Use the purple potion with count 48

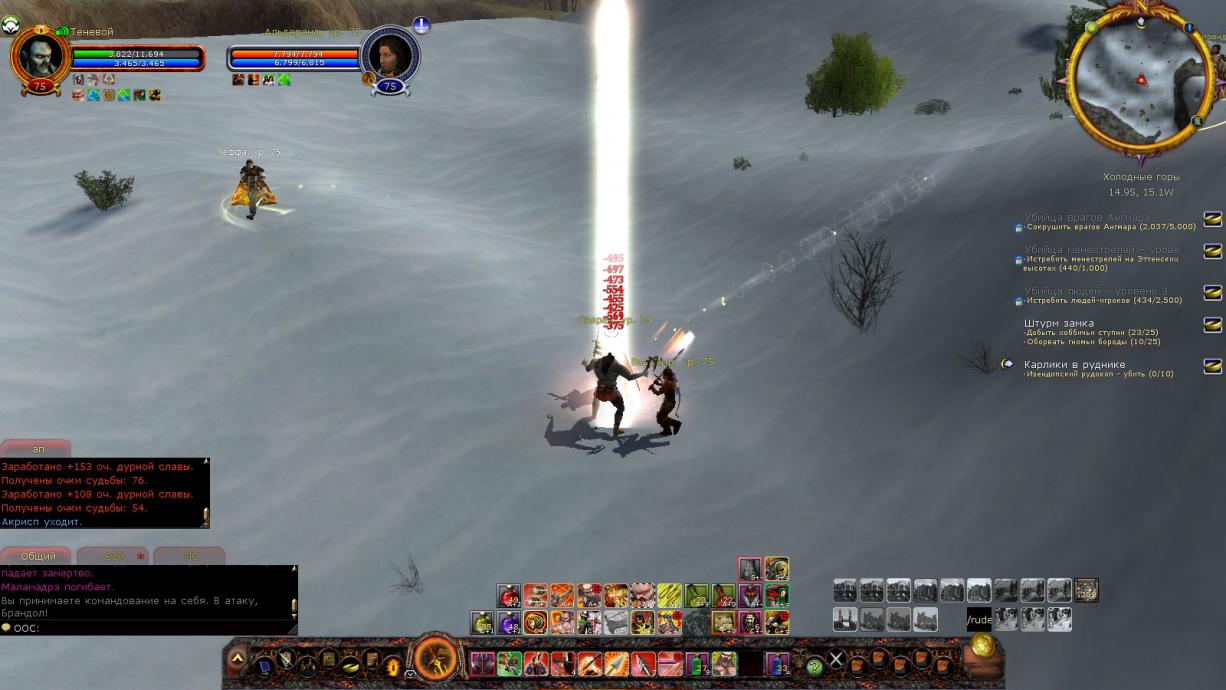[509, 623]
